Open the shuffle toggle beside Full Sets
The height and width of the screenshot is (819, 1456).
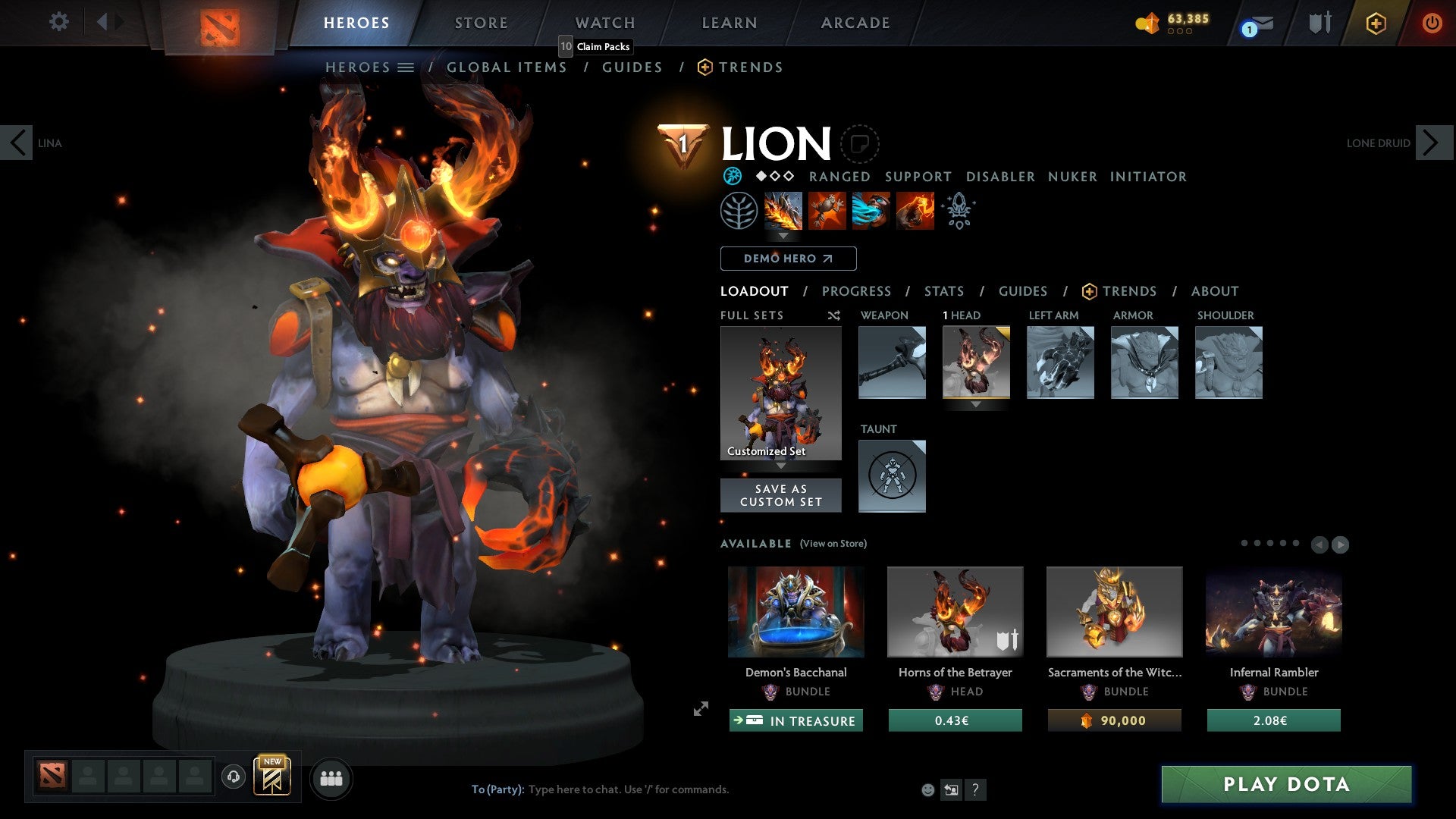pos(833,315)
